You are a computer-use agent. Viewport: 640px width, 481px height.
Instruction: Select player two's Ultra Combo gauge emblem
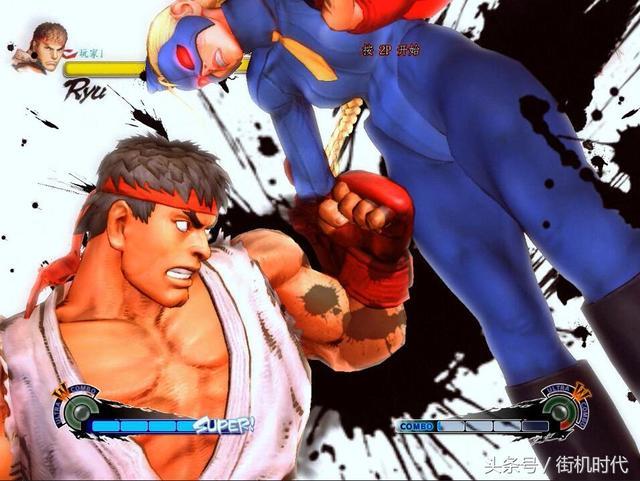pyautogui.click(x=562, y=408)
